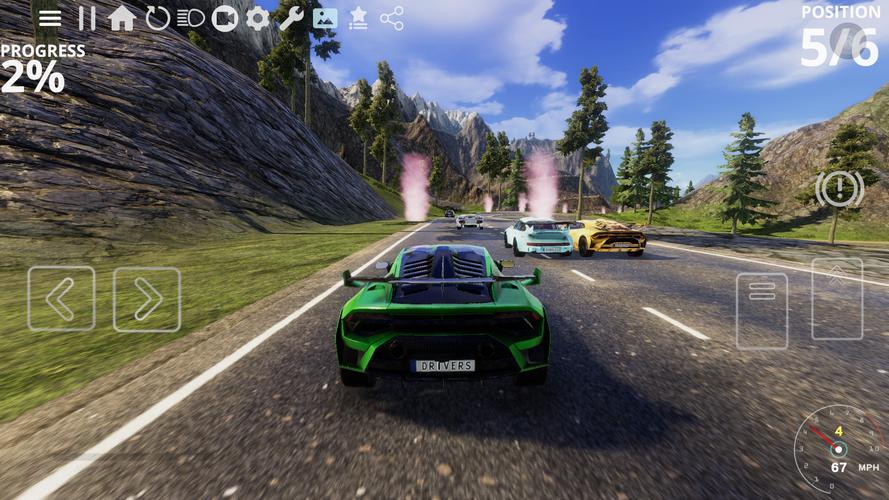Steer right with the right arrow
The height and width of the screenshot is (500, 889).
pyautogui.click(x=147, y=299)
